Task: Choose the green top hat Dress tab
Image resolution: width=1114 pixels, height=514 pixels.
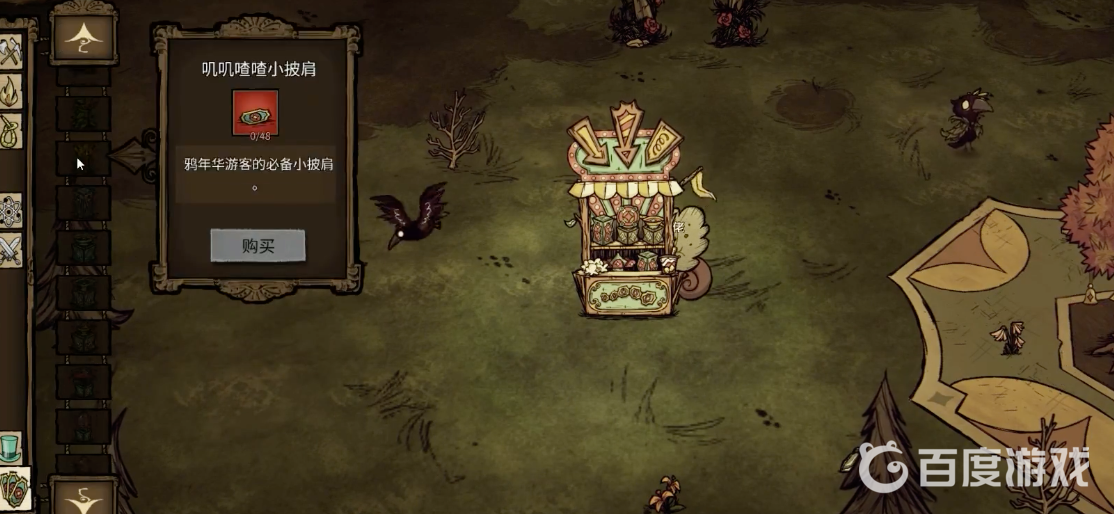Action: [10, 447]
